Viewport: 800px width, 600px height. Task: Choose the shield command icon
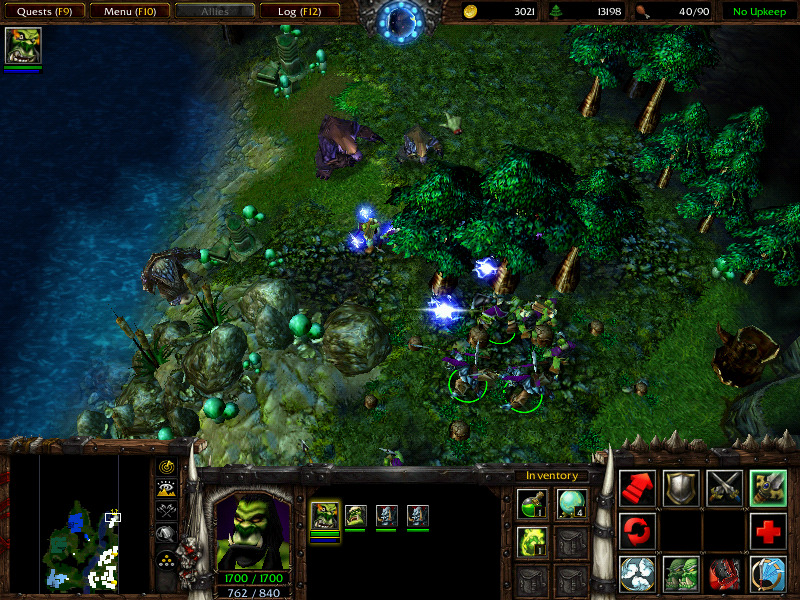point(681,487)
